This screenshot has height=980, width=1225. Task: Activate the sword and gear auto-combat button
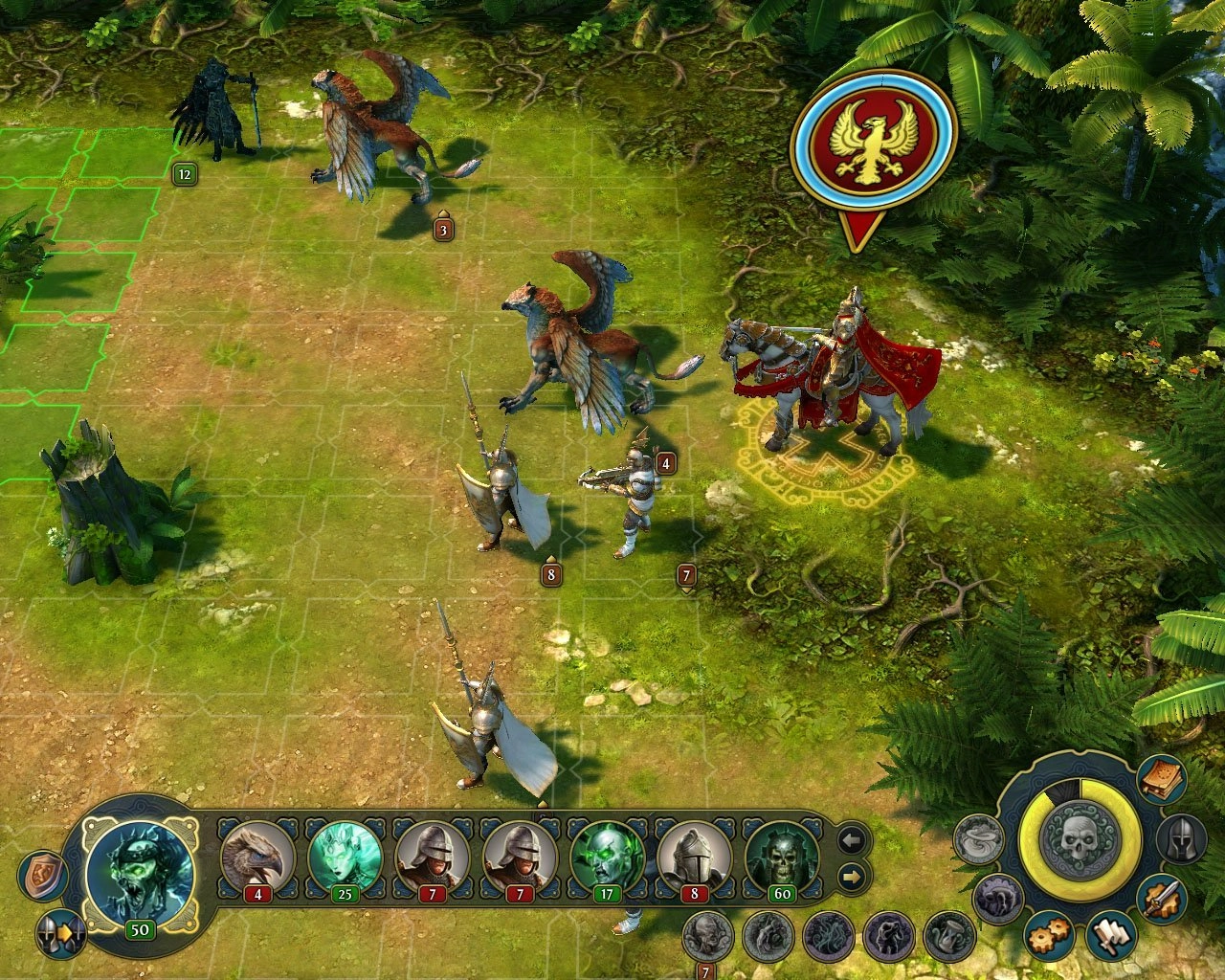coord(1162,900)
